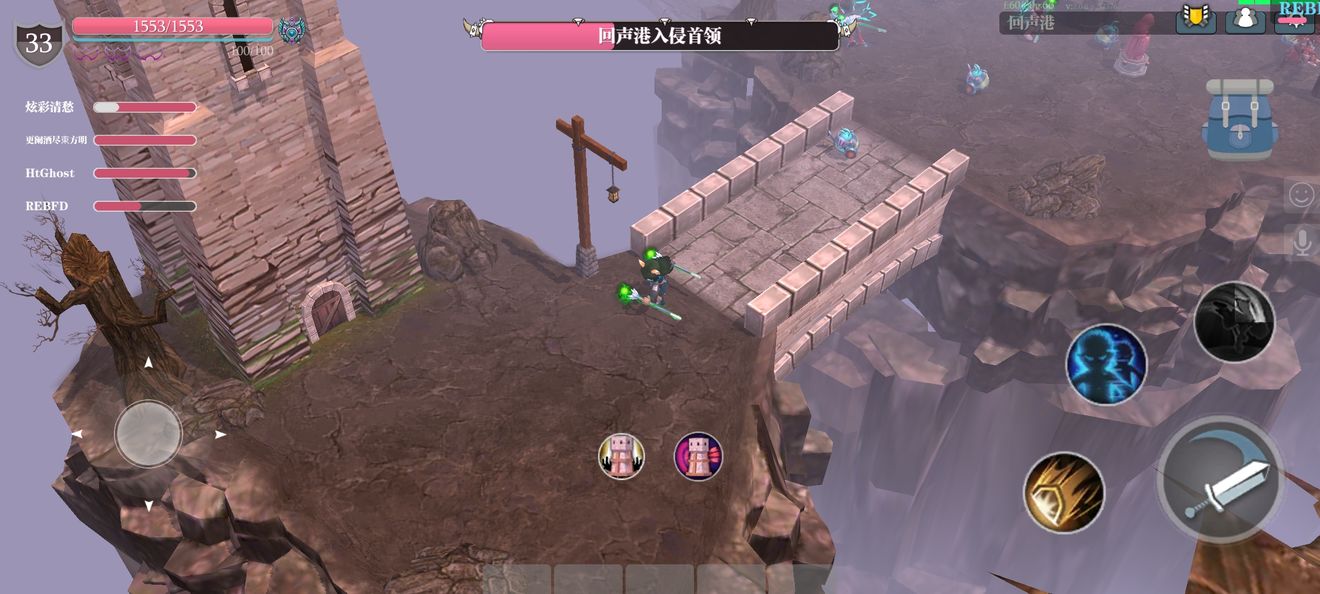This screenshot has height=594, width=1320.
Task: Open the gold shield badge menu
Action: pos(1195,18)
